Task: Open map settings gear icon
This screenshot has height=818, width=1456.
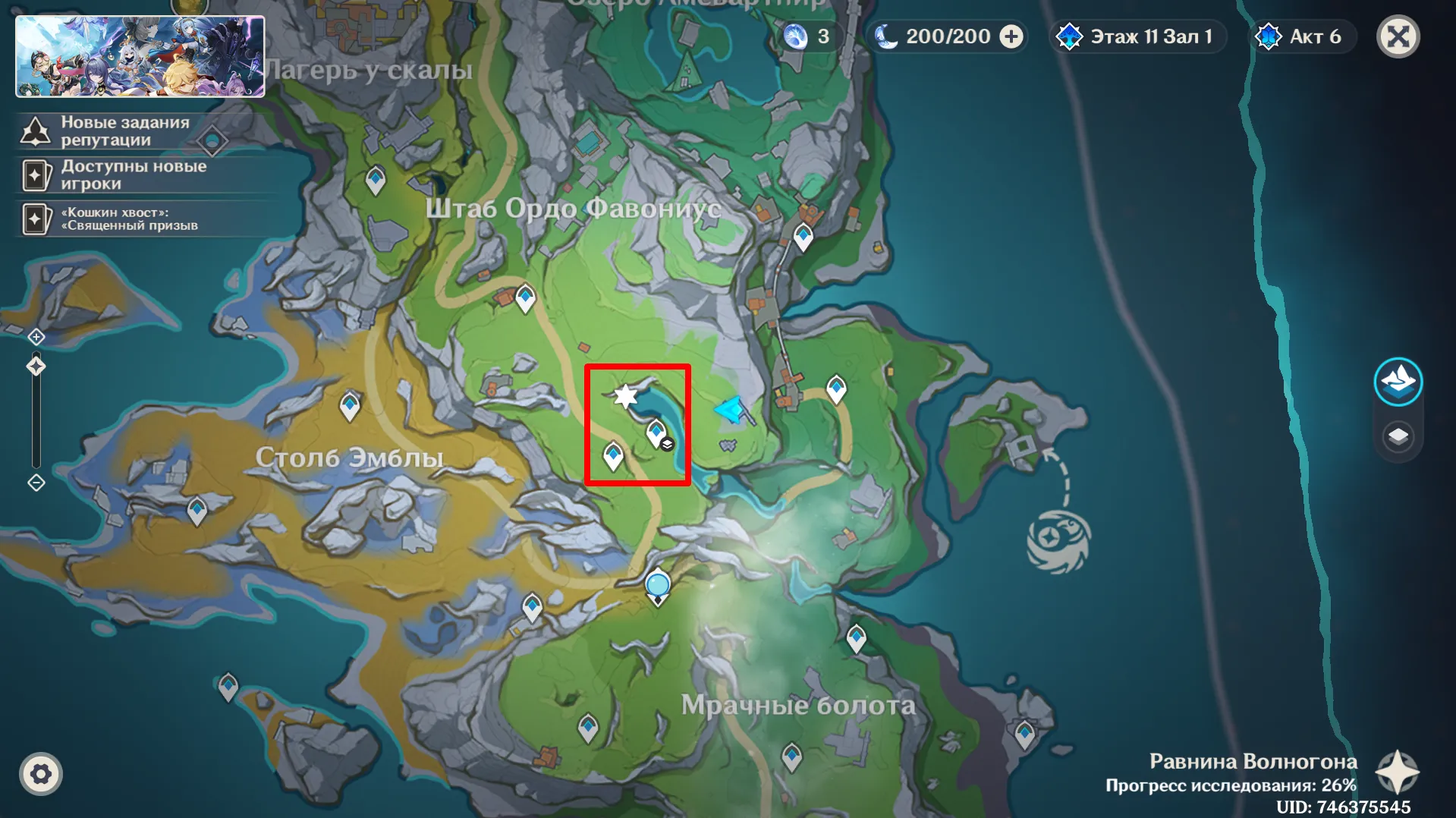Action: click(x=41, y=774)
